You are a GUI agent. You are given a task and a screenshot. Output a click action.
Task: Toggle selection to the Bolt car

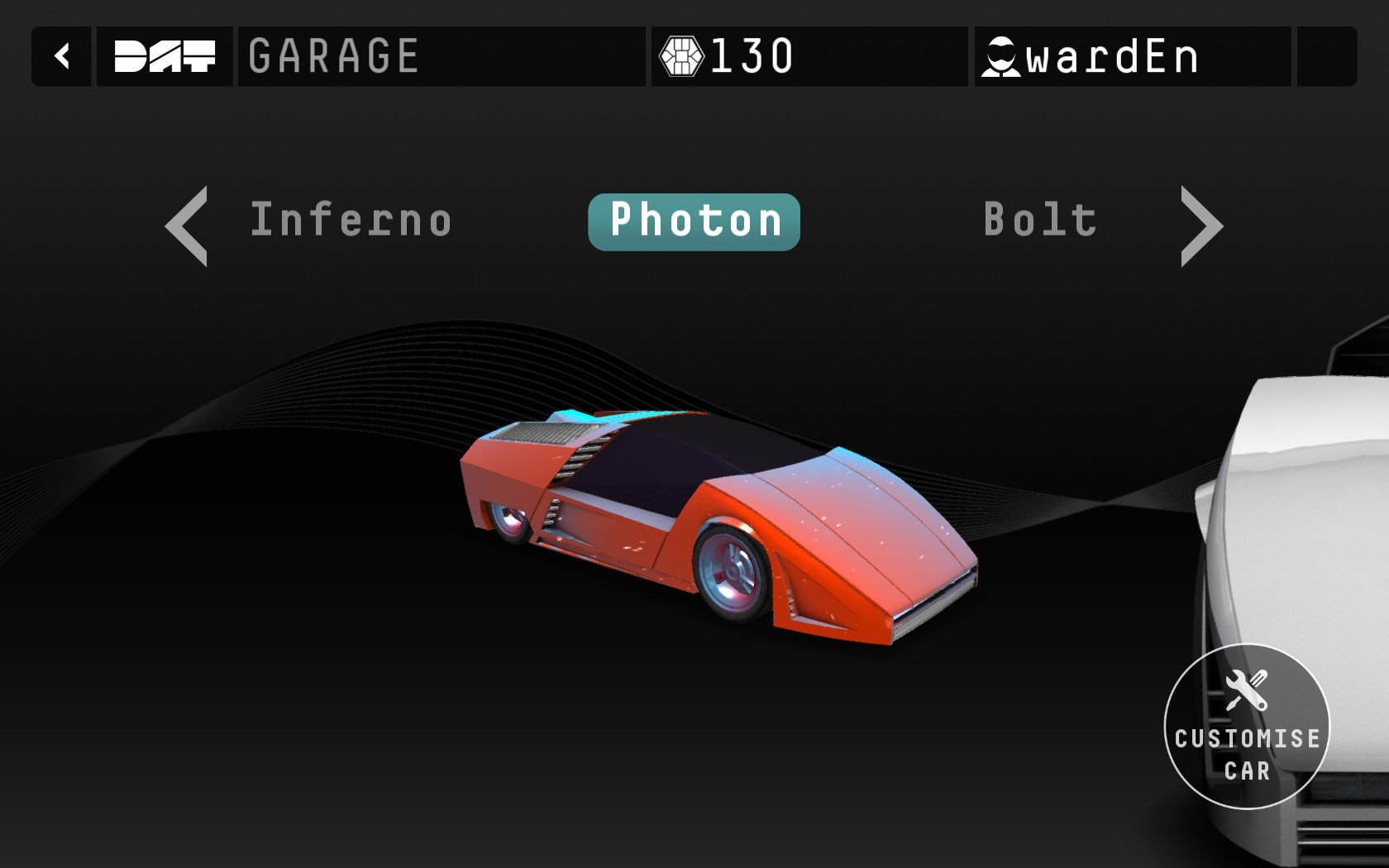coord(1038,219)
